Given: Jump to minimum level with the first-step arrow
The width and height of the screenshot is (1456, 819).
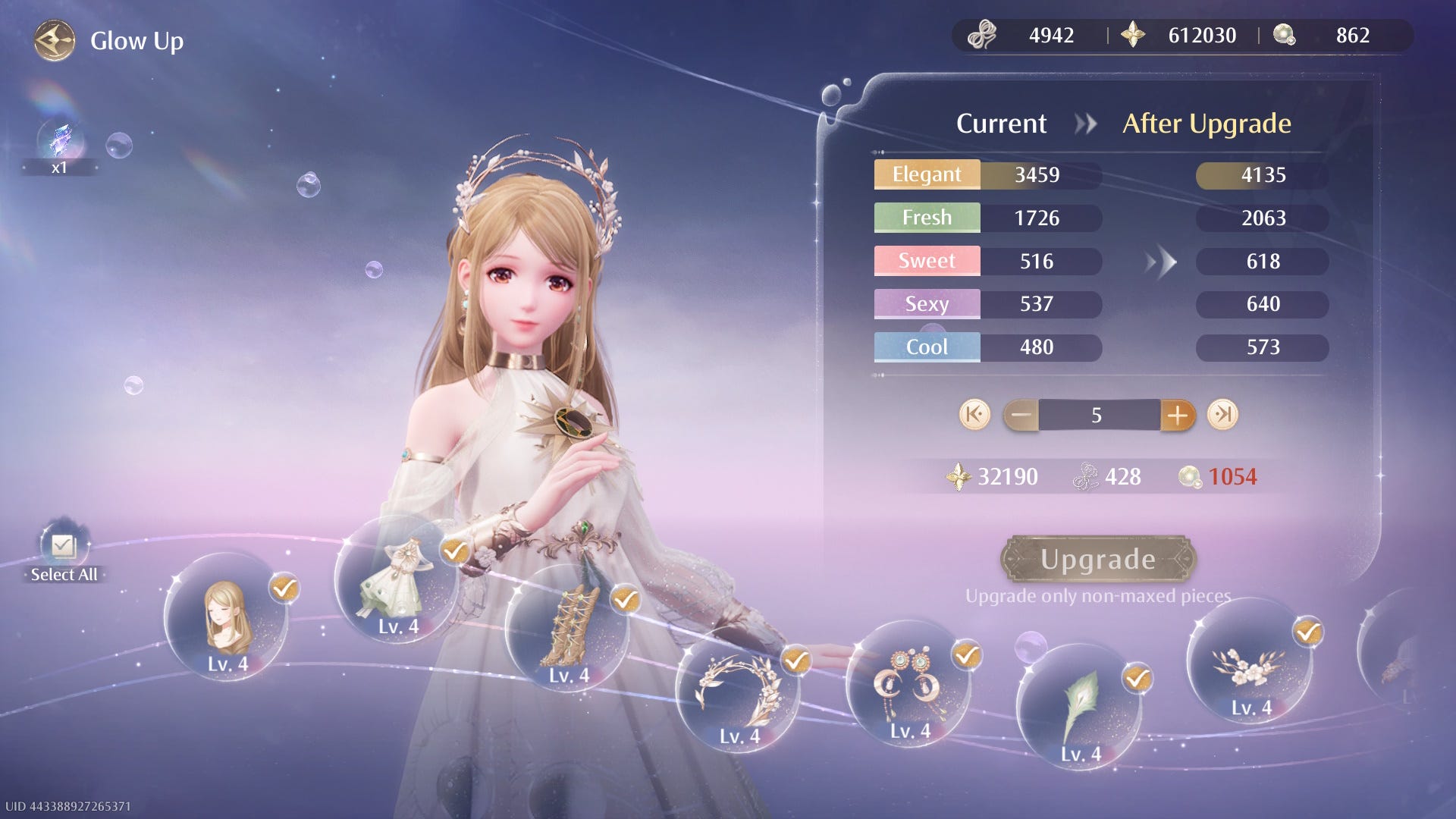Looking at the screenshot, I should (974, 415).
